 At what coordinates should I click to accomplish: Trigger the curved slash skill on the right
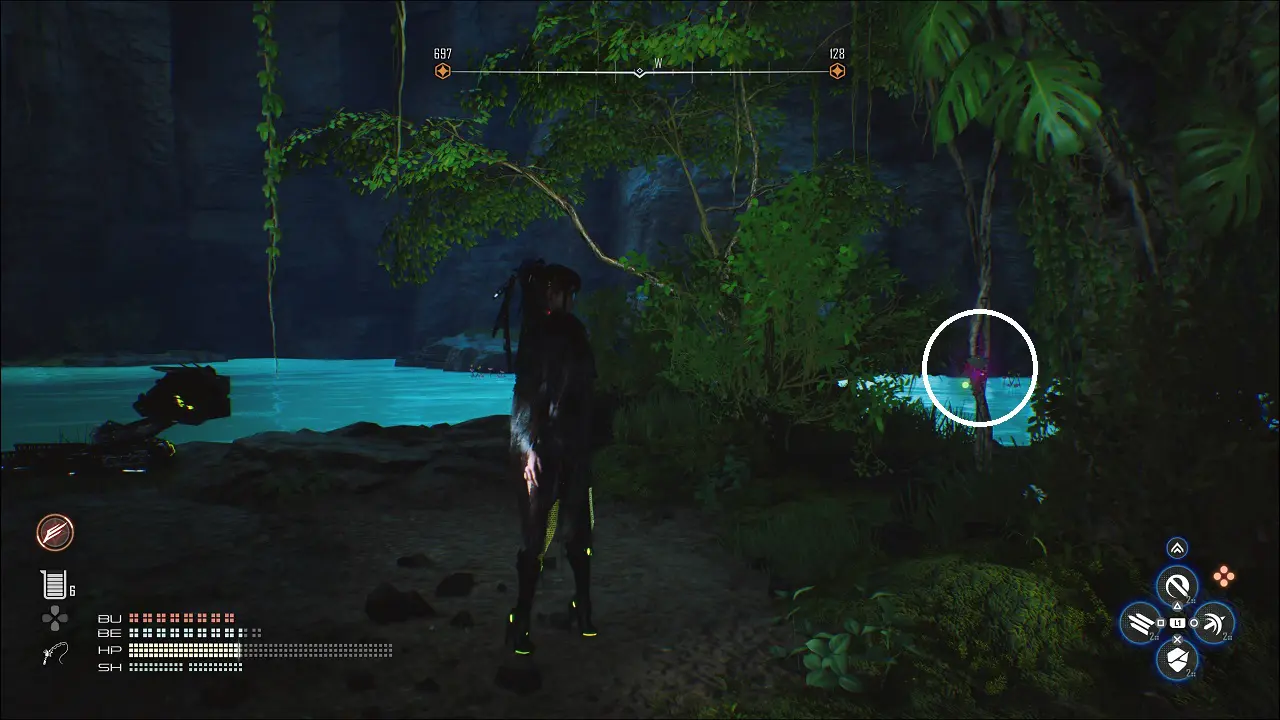tap(1213, 623)
